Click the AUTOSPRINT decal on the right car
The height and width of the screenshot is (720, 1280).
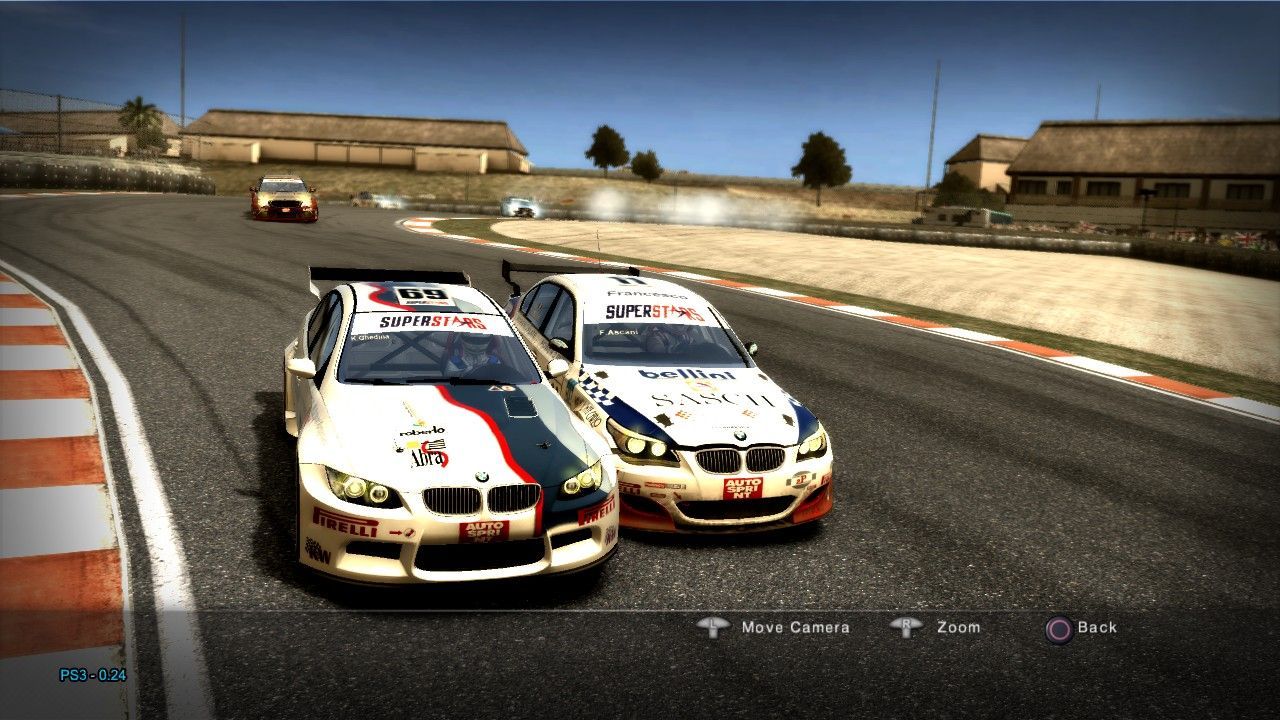743,489
